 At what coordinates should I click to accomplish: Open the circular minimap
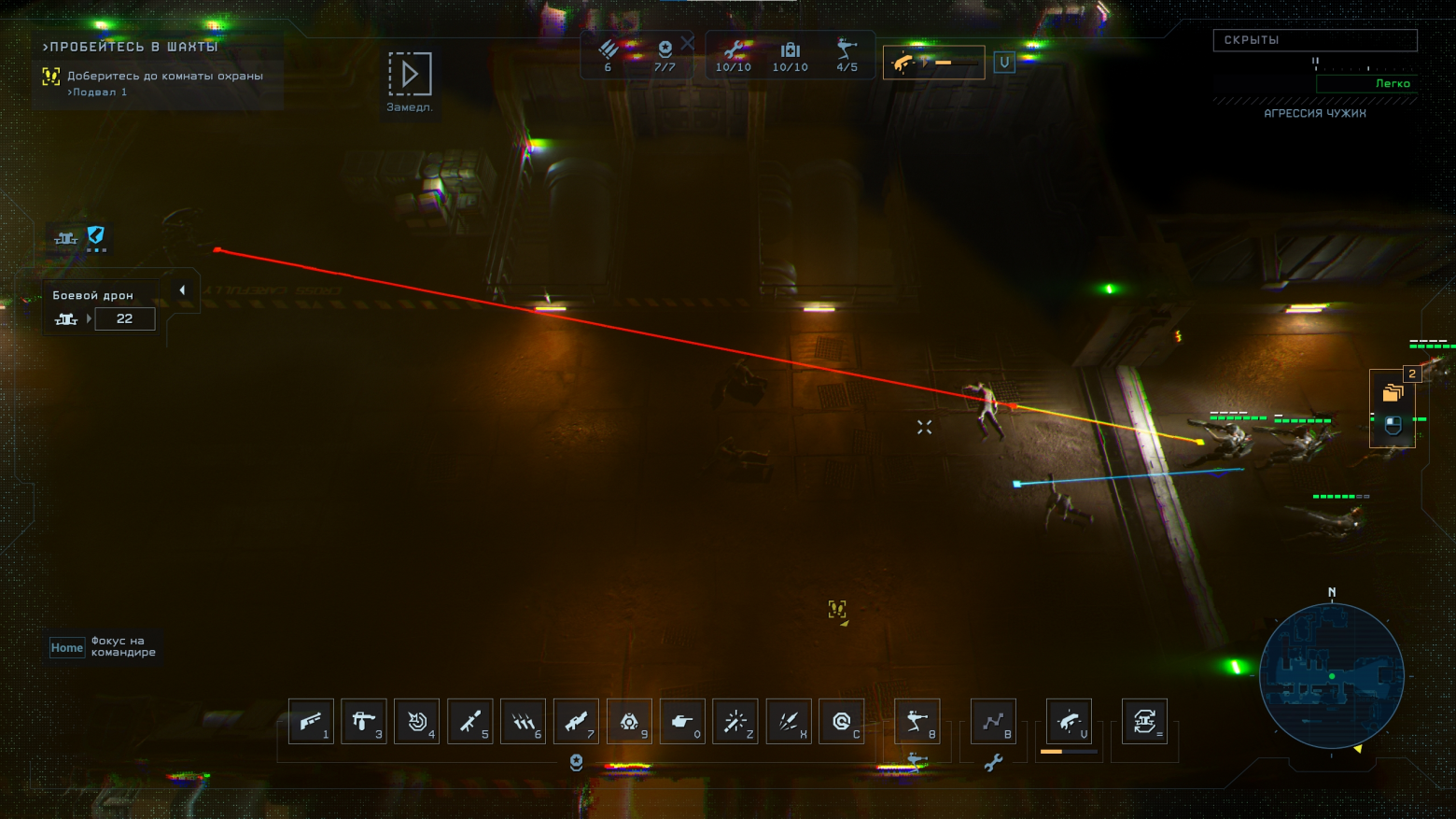point(1332,675)
